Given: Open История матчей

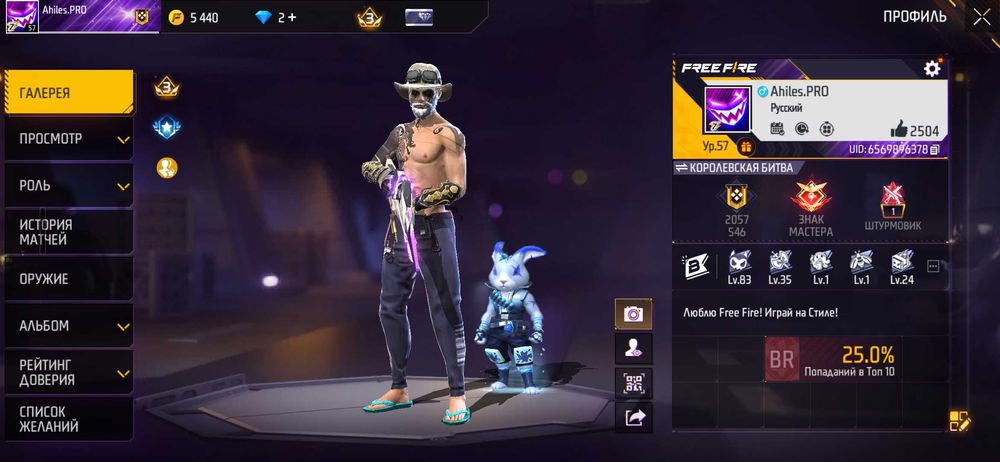Looking at the screenshot, I should tap(67, 232).
